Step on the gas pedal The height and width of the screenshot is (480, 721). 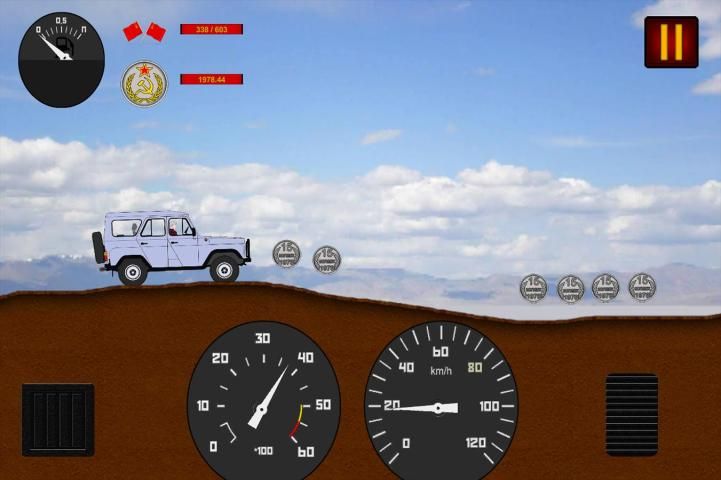(632, 414)
